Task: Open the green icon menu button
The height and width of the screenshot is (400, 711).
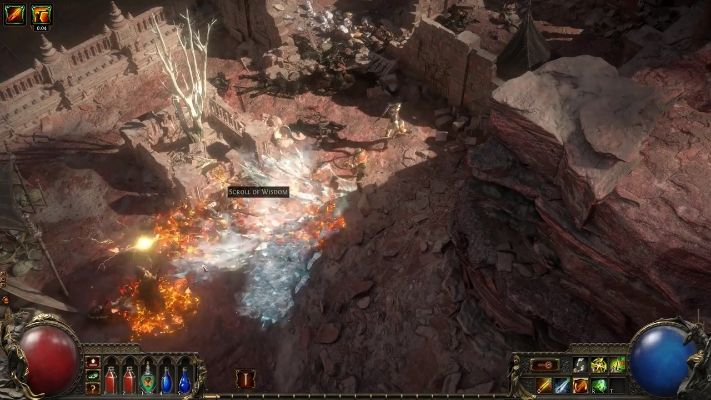Action: click(x=92, y=375)
